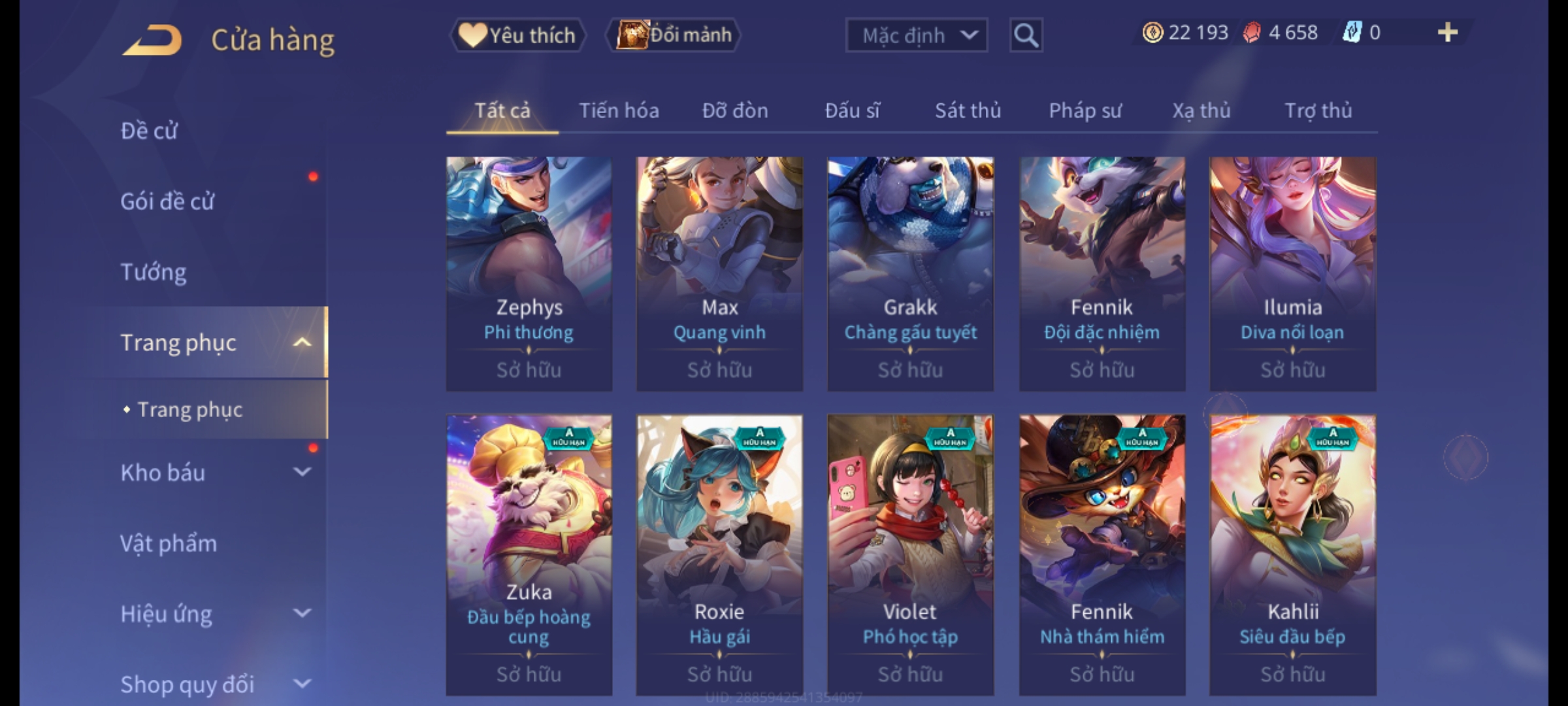Screen dimensions: 1568x706
Task: Add currency with the plus button
Action: click(1447, 33)
